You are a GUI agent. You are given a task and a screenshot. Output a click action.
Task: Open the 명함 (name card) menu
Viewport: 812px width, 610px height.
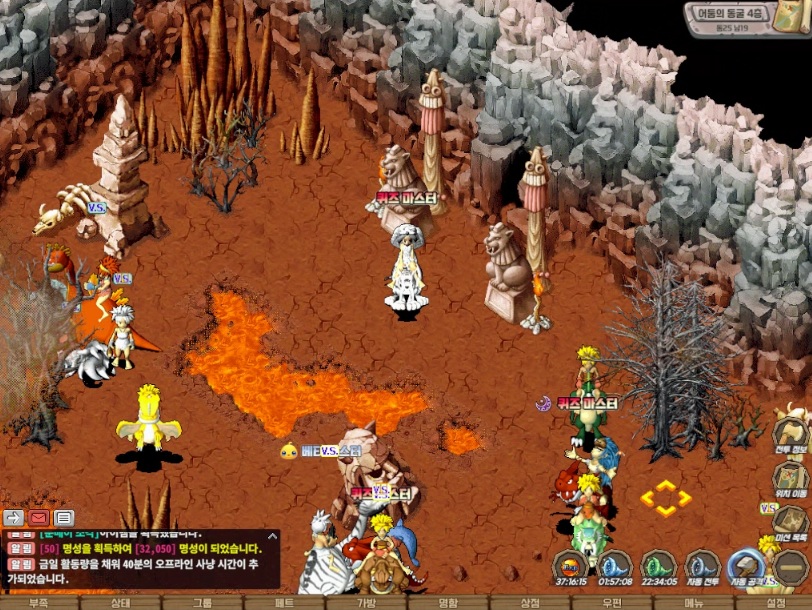coord(448,603)
